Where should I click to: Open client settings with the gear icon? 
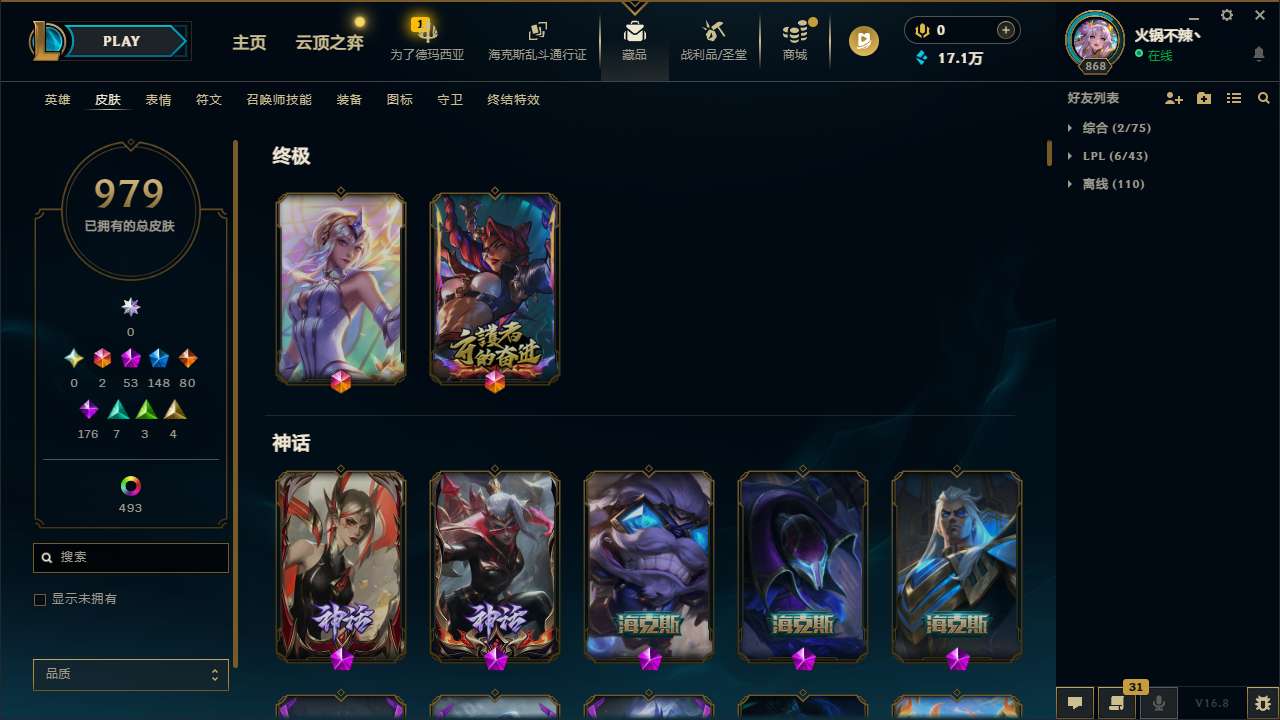point(1226,15)
